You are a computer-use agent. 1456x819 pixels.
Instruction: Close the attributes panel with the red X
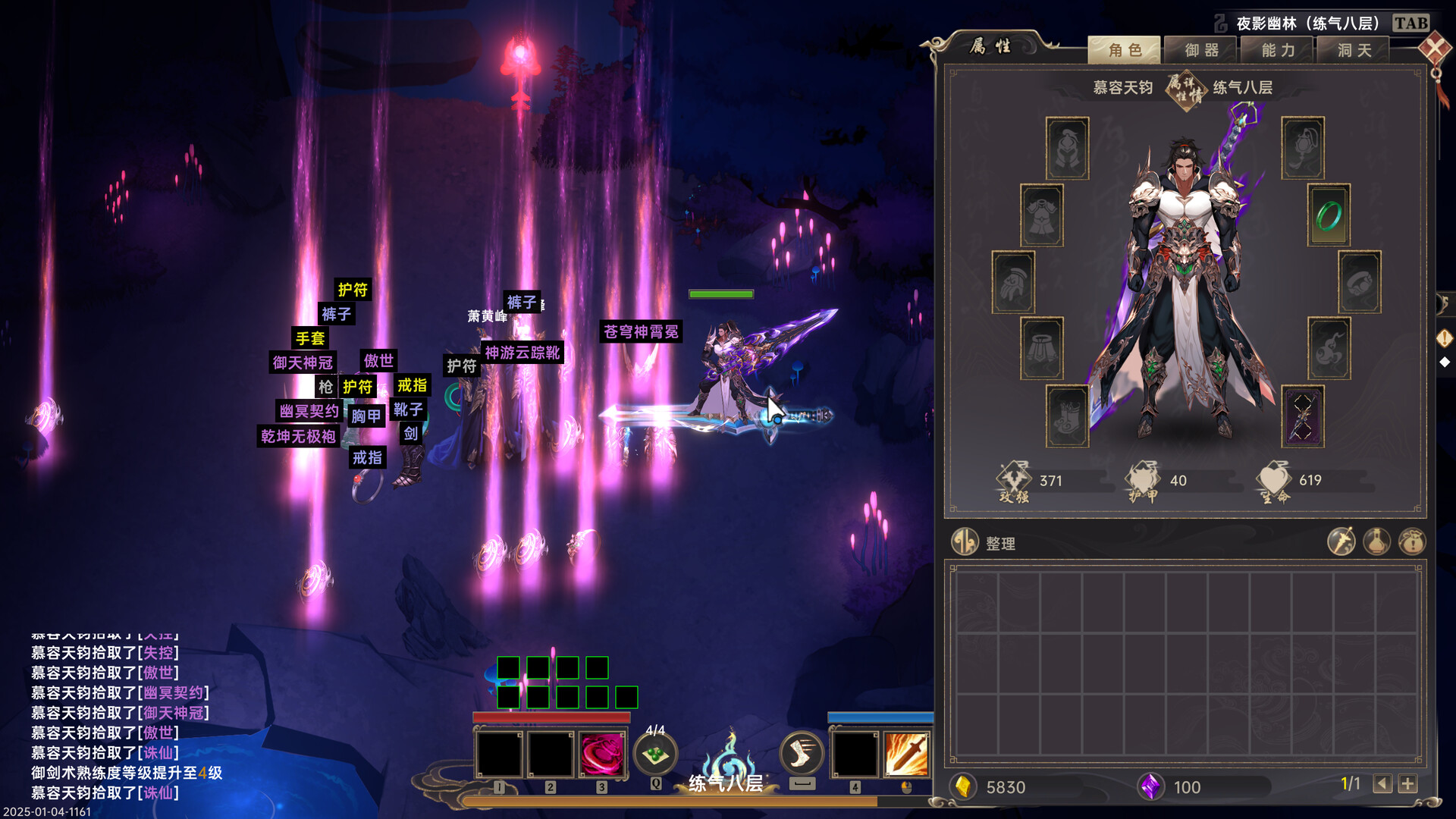pyautogui.click(x=1435, y=50)
